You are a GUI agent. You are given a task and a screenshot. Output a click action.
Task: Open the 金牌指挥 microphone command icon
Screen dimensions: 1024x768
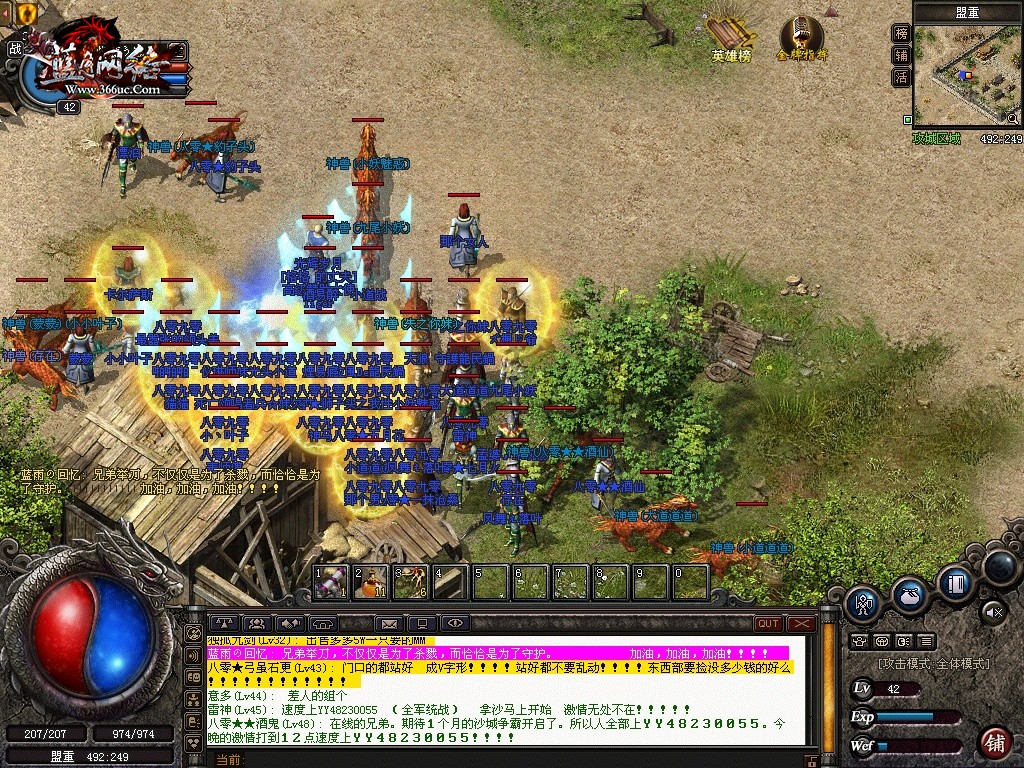(801, 37)
